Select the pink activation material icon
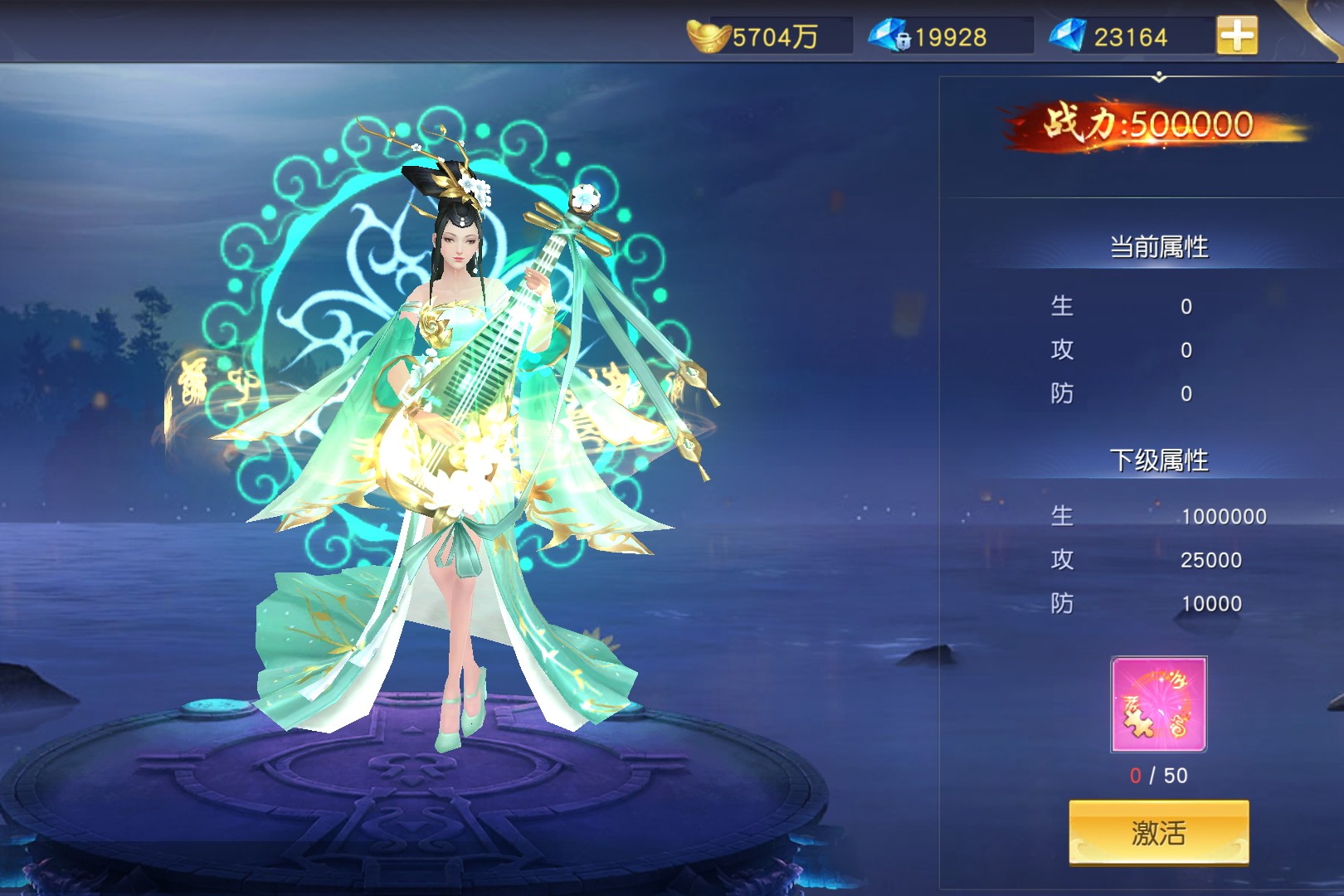1344x896 pixels. pos(1158,704)
